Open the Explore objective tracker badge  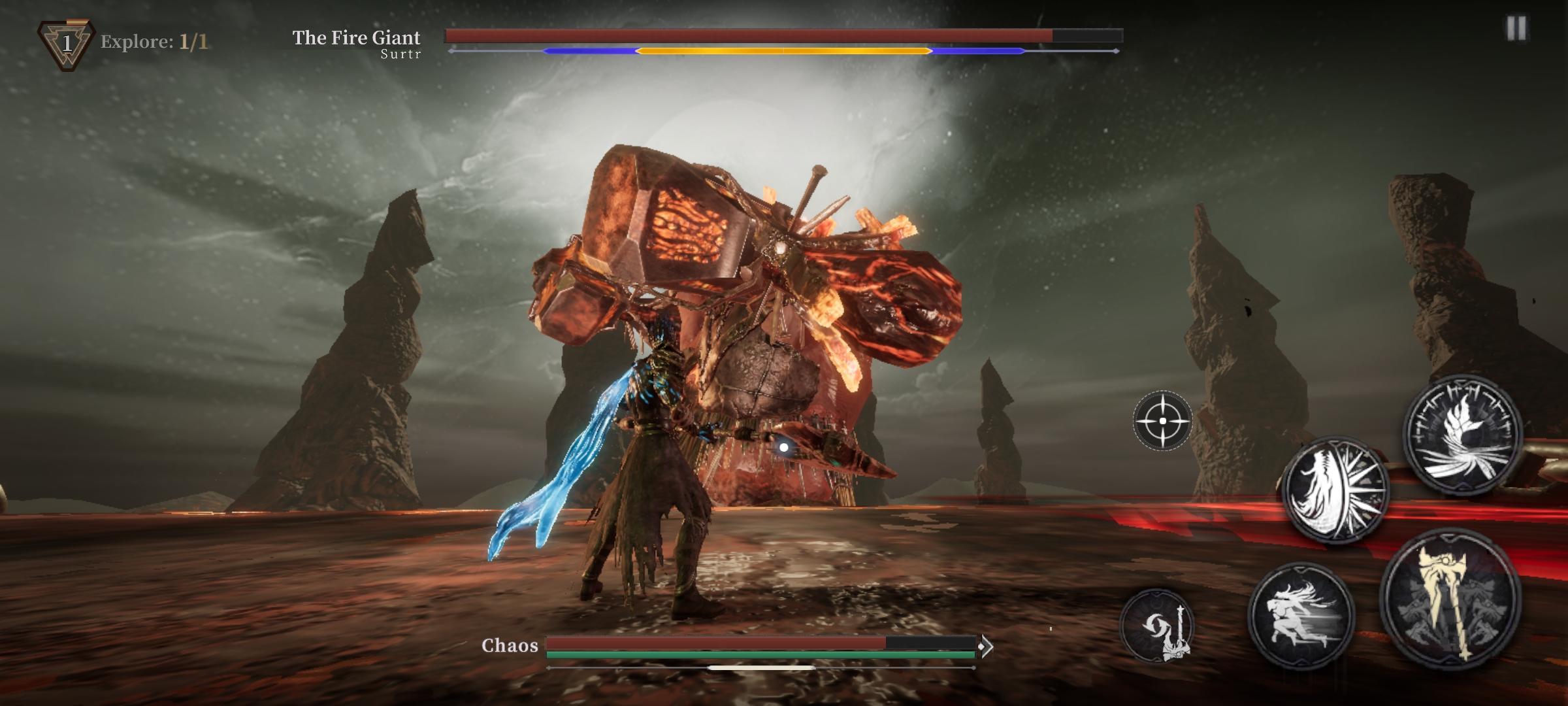coord(67,44)
